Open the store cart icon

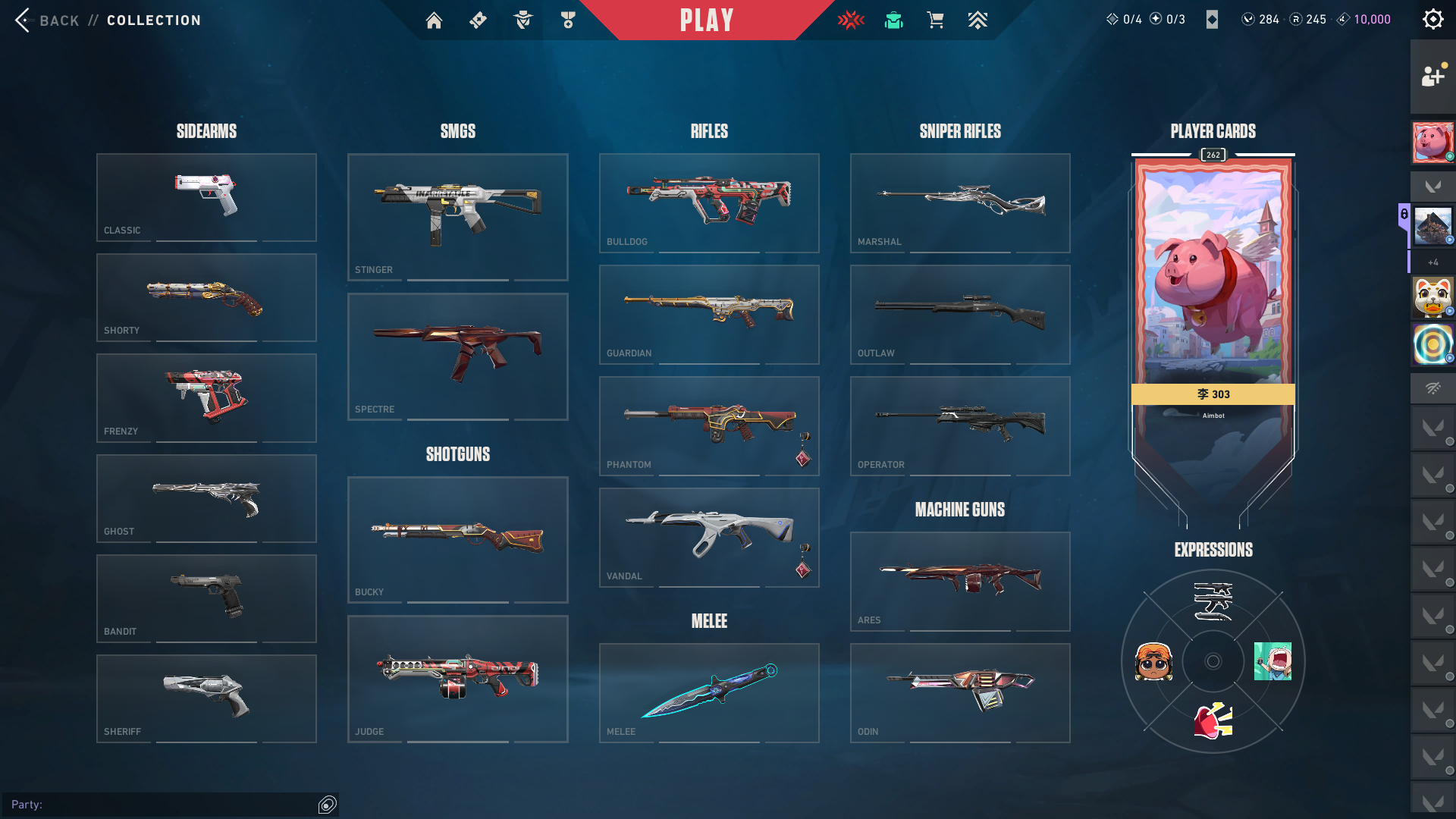click(935, 20)
